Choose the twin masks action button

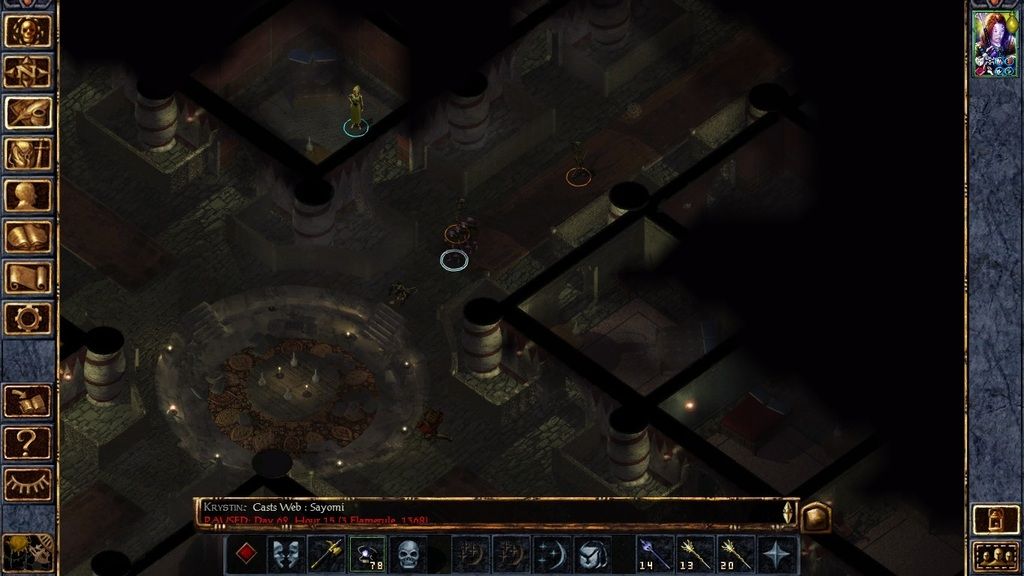[286, 554]
